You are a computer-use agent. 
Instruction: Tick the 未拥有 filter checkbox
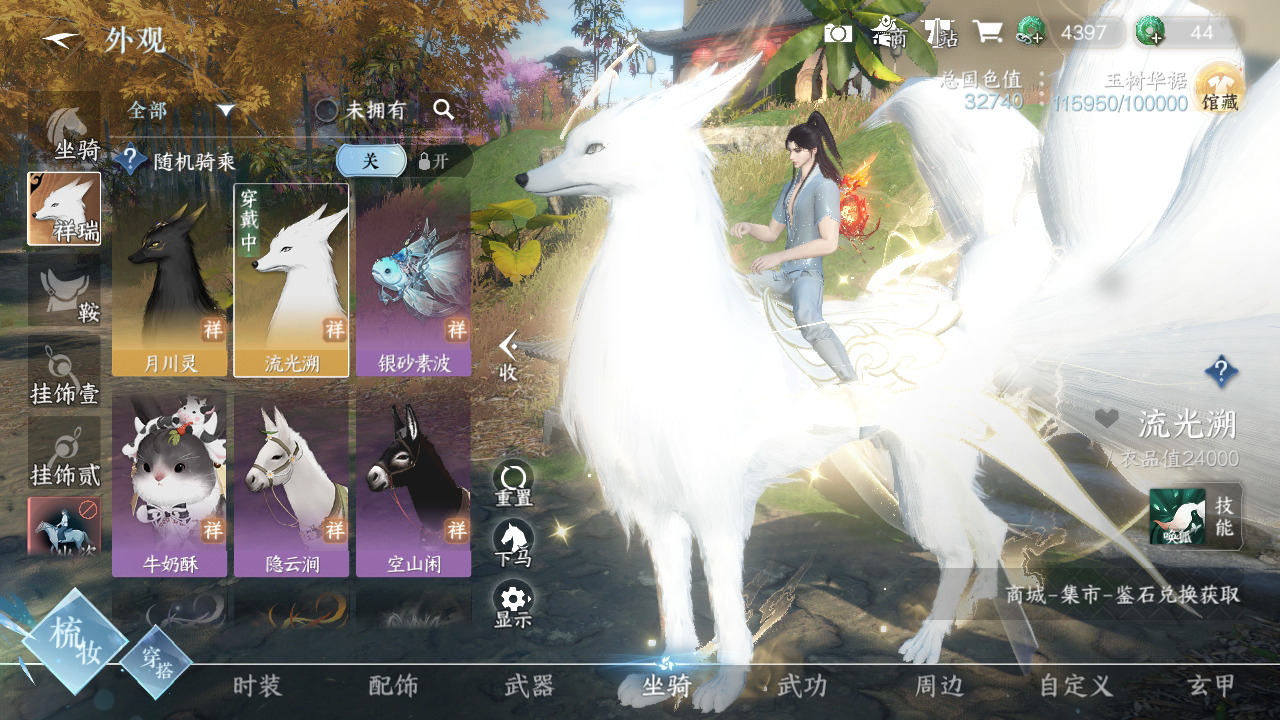[327, 110]
